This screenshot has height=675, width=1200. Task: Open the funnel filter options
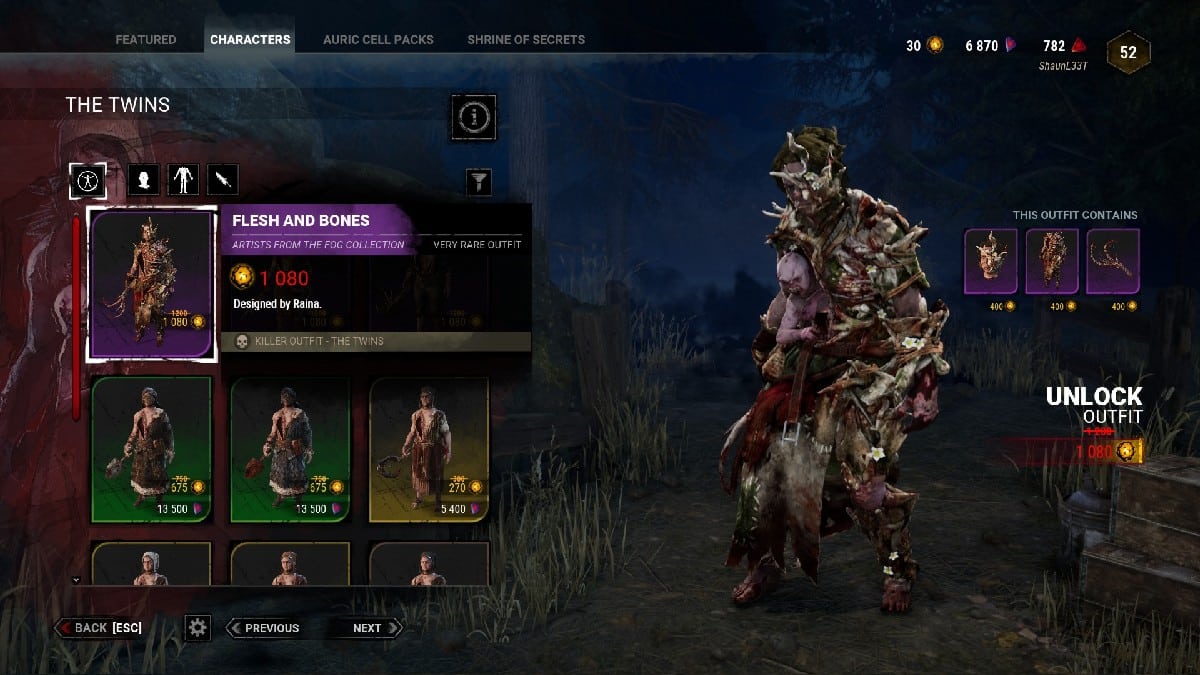click(480, 181)
